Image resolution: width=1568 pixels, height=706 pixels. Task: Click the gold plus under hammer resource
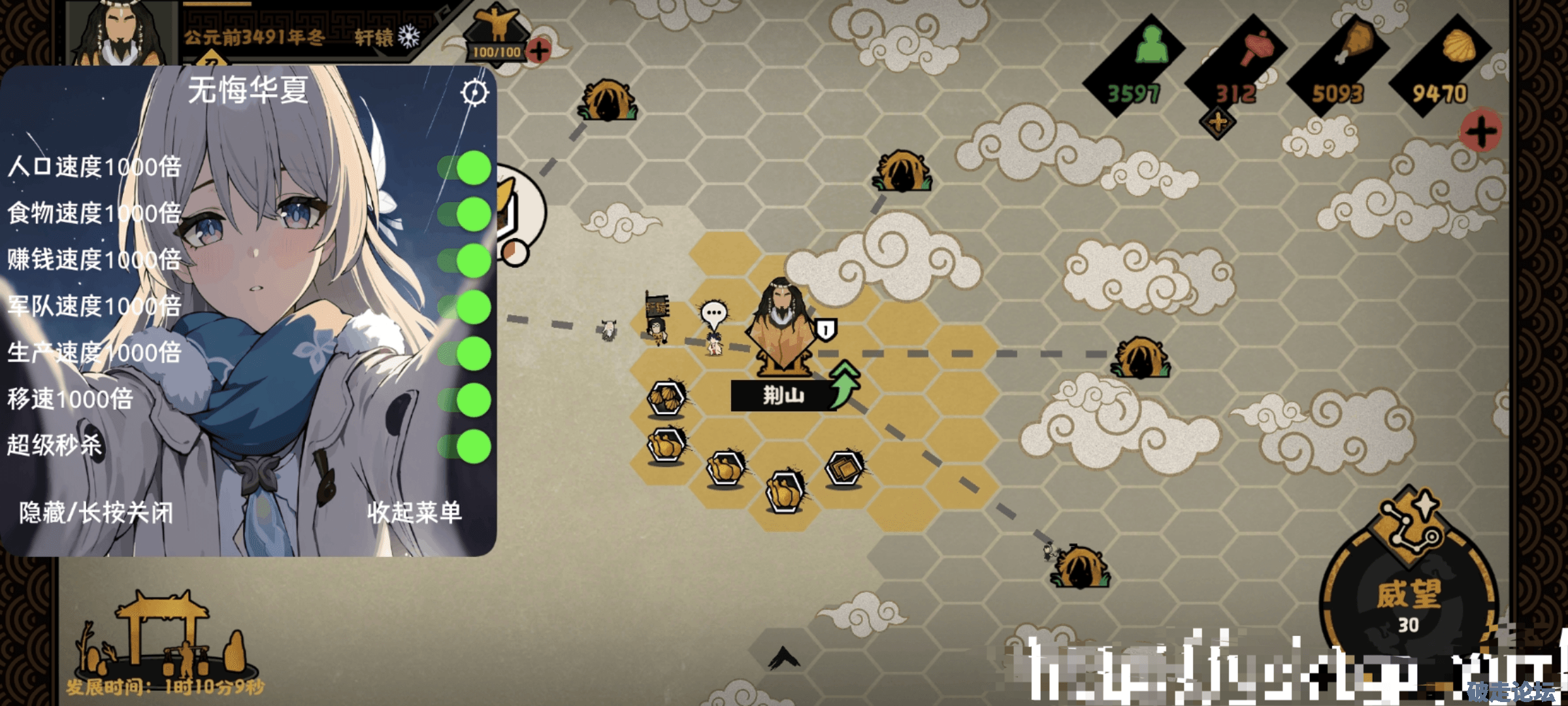coord(1218,123)
